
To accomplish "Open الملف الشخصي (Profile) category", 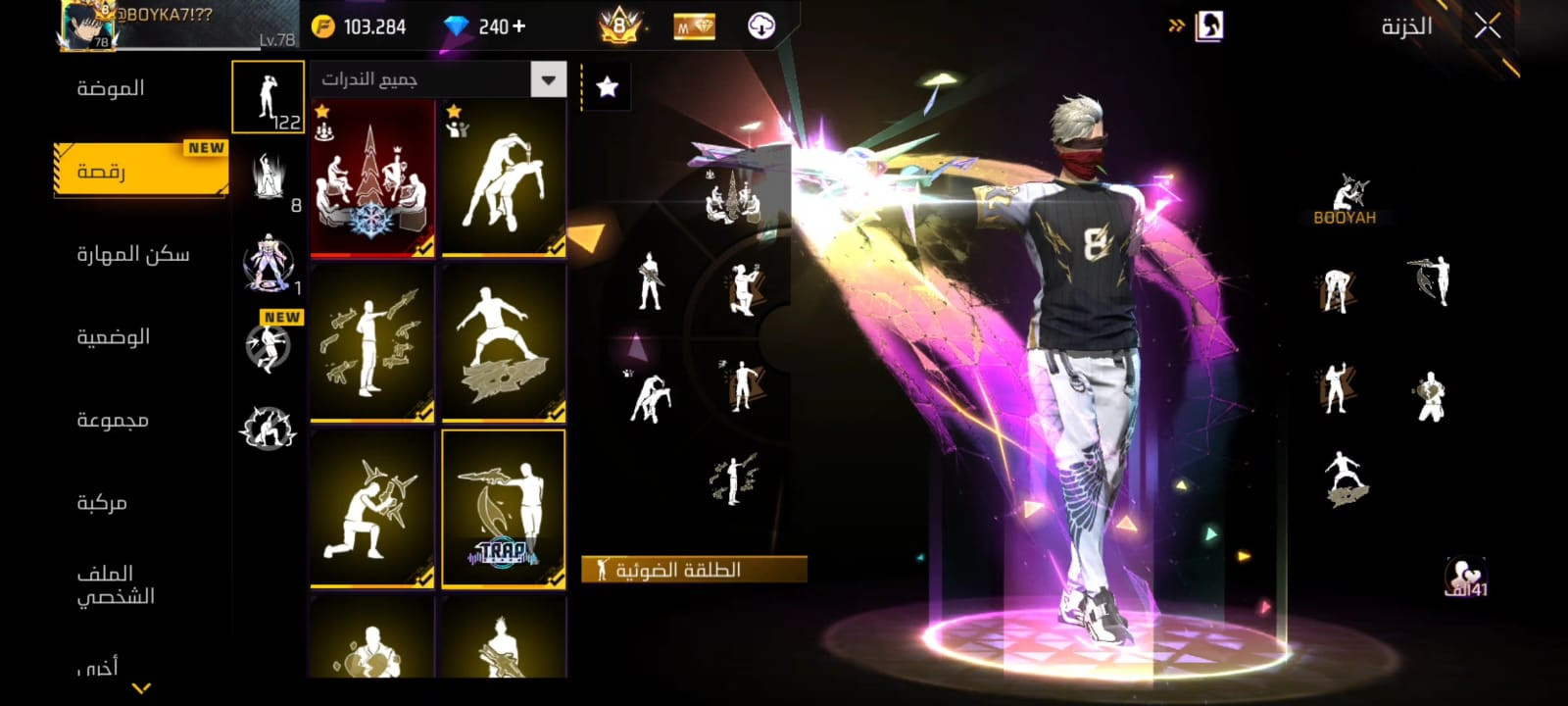I will click(x=115, y=584).
